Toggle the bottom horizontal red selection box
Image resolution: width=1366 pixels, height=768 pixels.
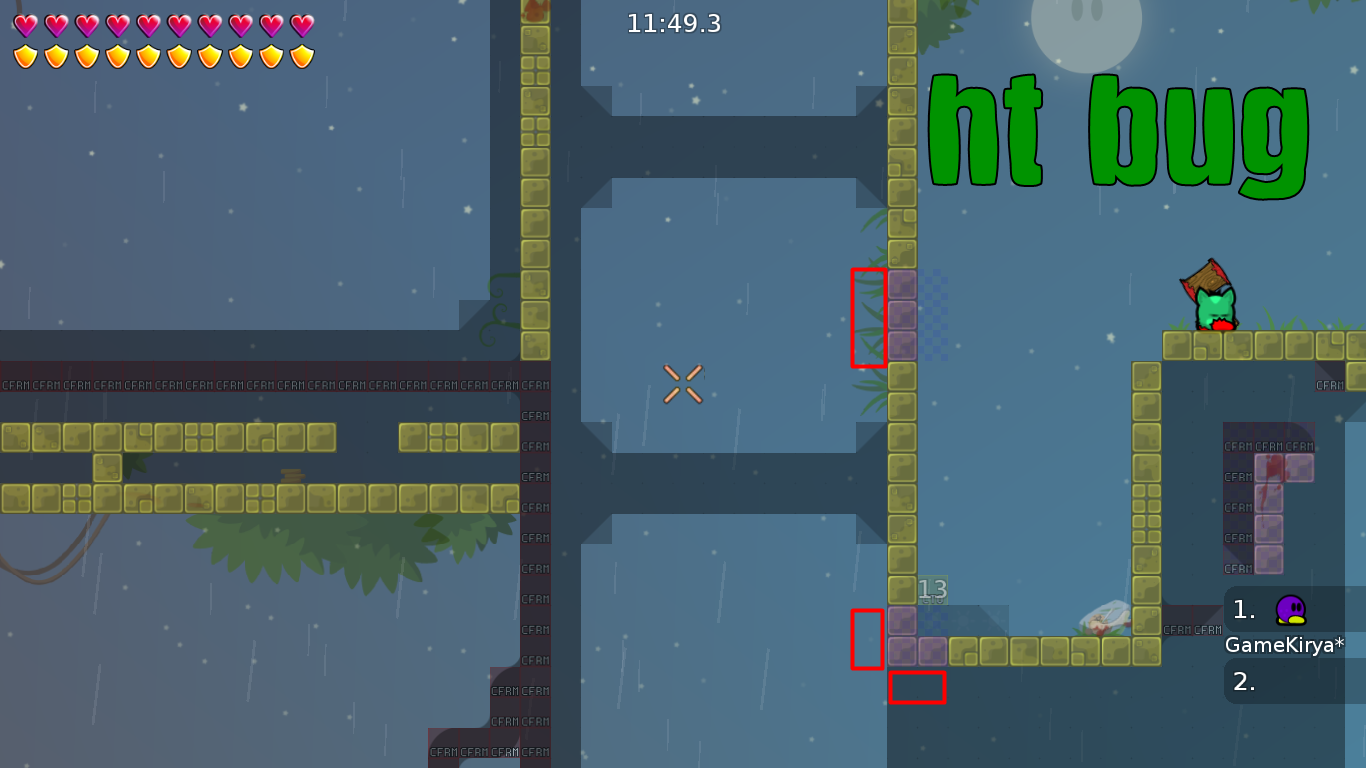coord(916,688)
